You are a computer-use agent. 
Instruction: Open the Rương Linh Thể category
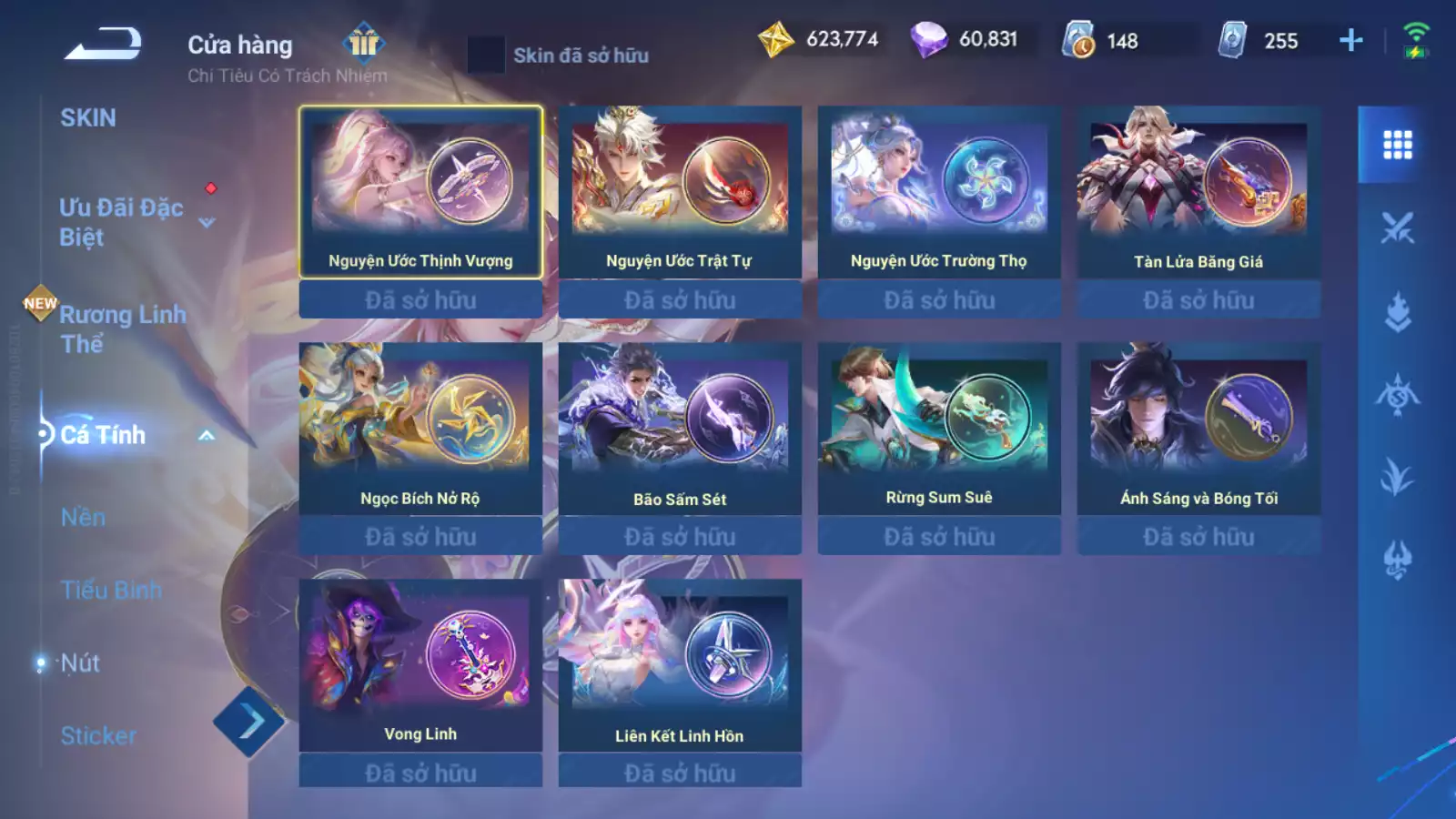click(x=122, y=329)
